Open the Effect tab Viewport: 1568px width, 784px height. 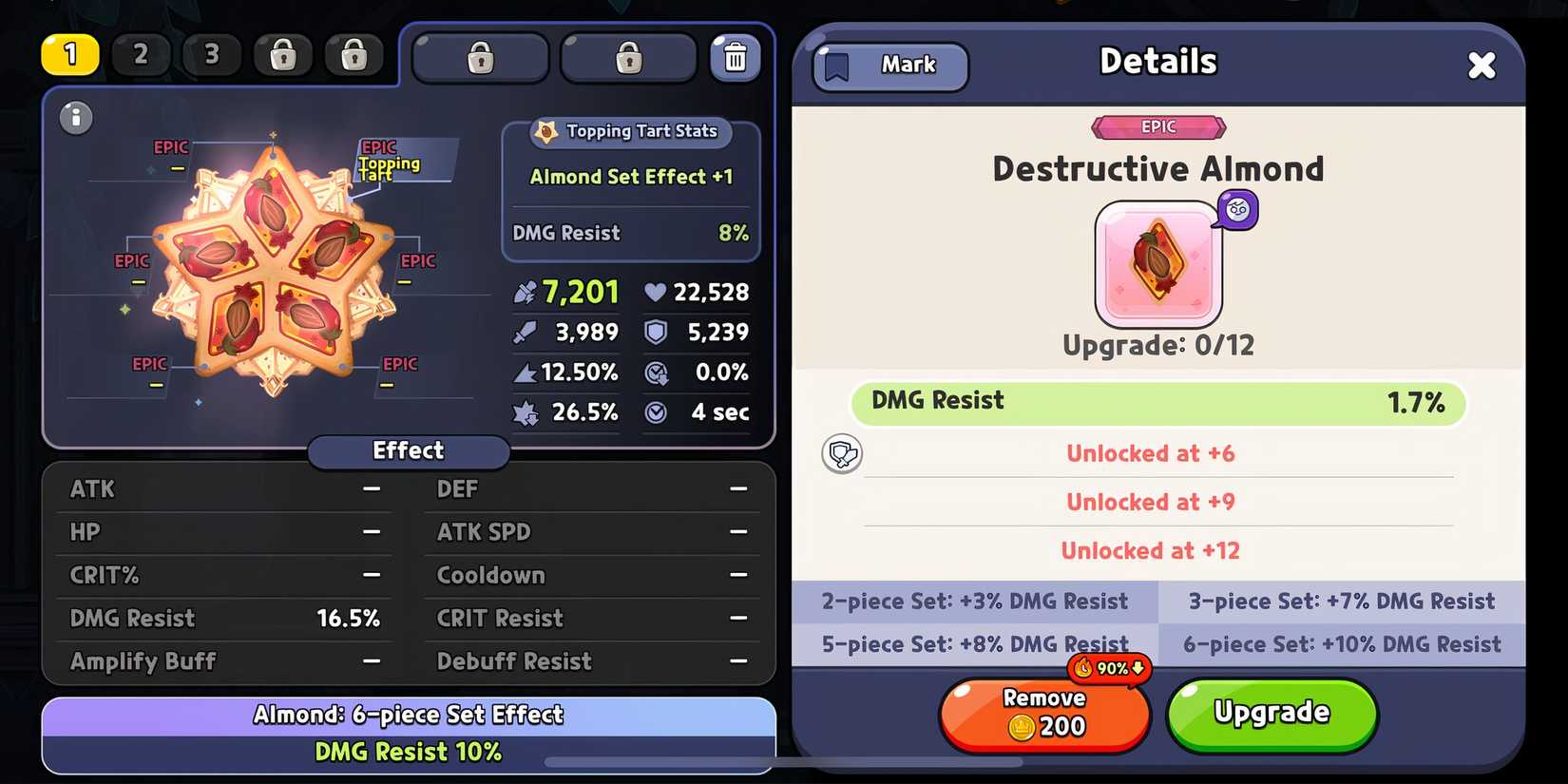coord(408,450)
